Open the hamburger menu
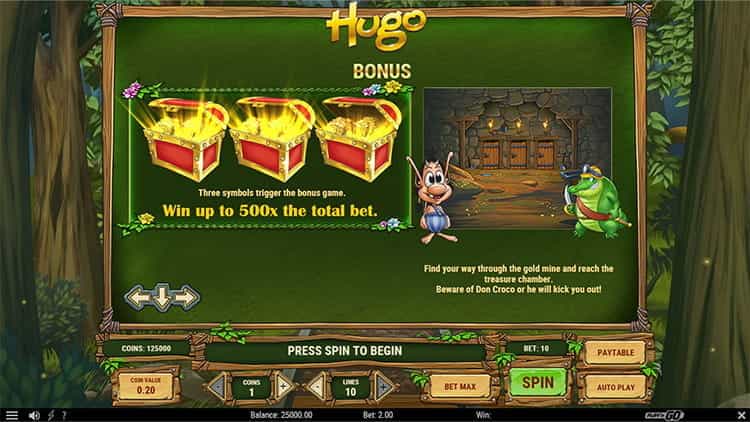This screenshot has height=422, width=750. 12,415
